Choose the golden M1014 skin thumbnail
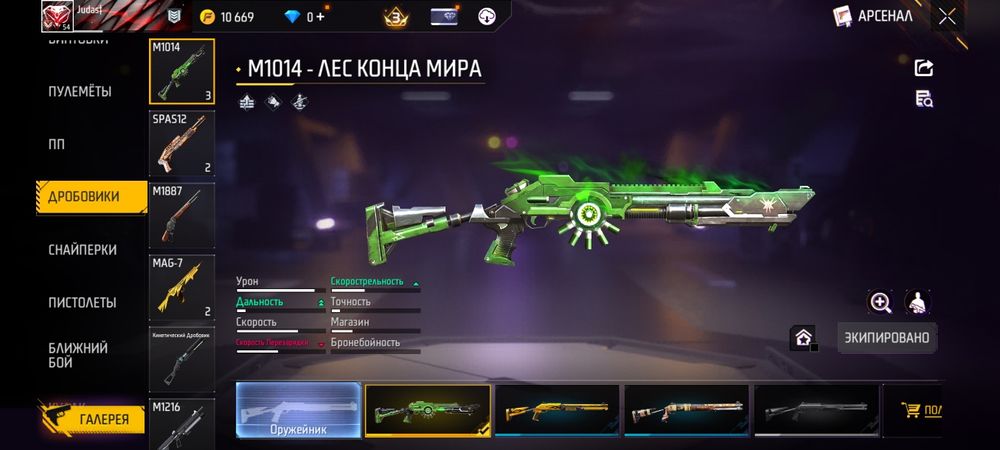This screenshot has width=1000, height=450. click(556, 410)
